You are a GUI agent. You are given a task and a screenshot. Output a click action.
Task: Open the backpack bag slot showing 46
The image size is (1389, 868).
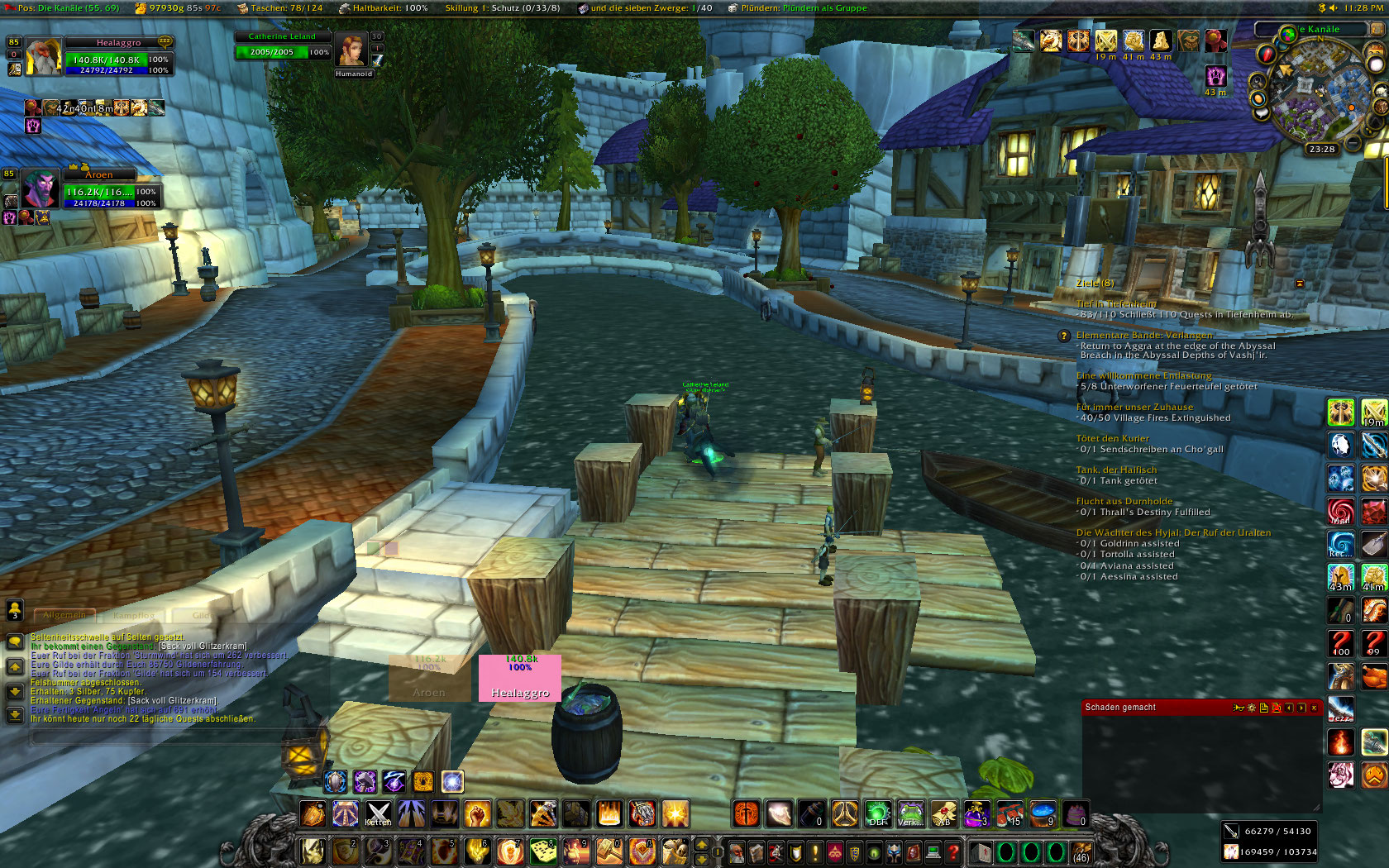click(x=1081, y=851)
